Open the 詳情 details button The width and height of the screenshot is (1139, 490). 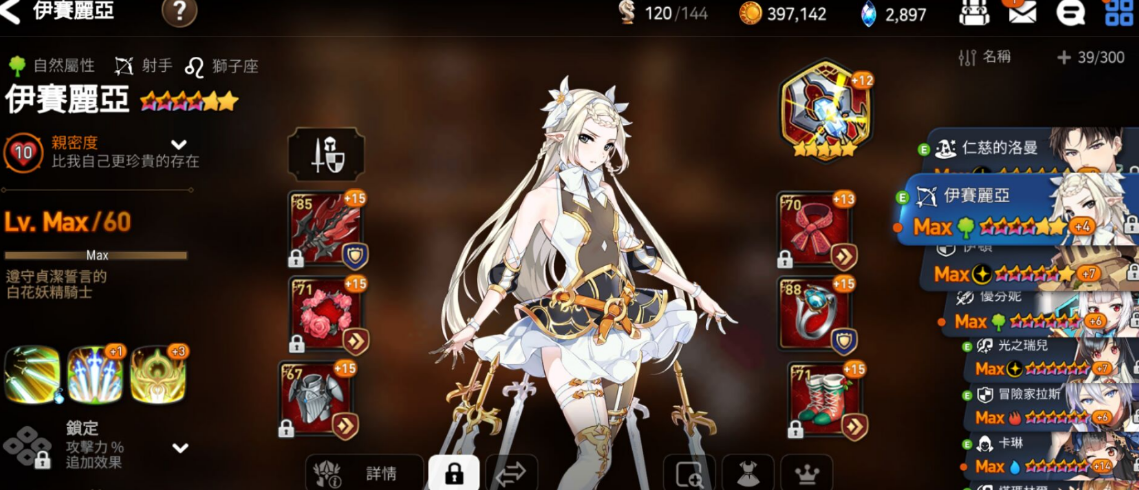(362, 472)
